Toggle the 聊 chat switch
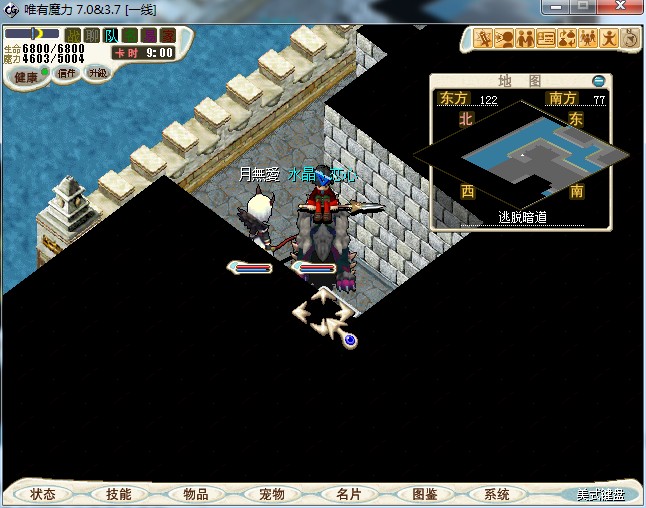The image size is (646, 508). point(92,36)
